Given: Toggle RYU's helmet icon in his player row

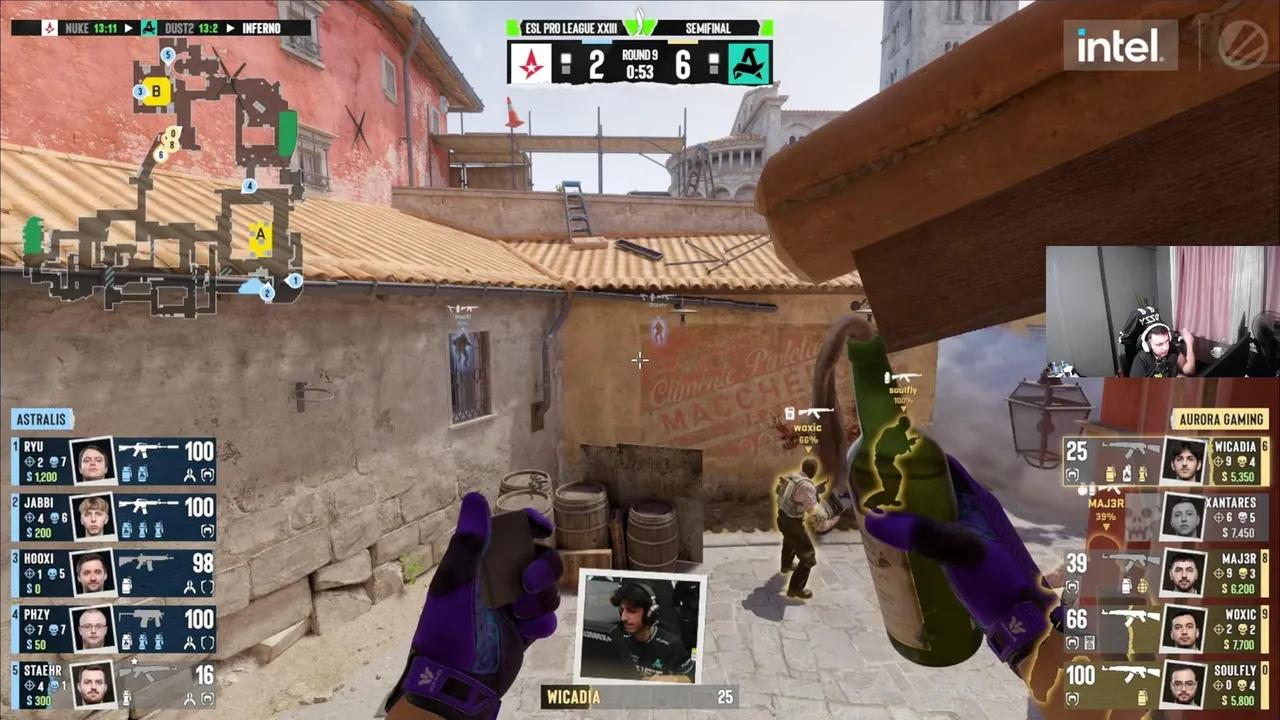Looking at the screenshot, I should click(207, 473).
